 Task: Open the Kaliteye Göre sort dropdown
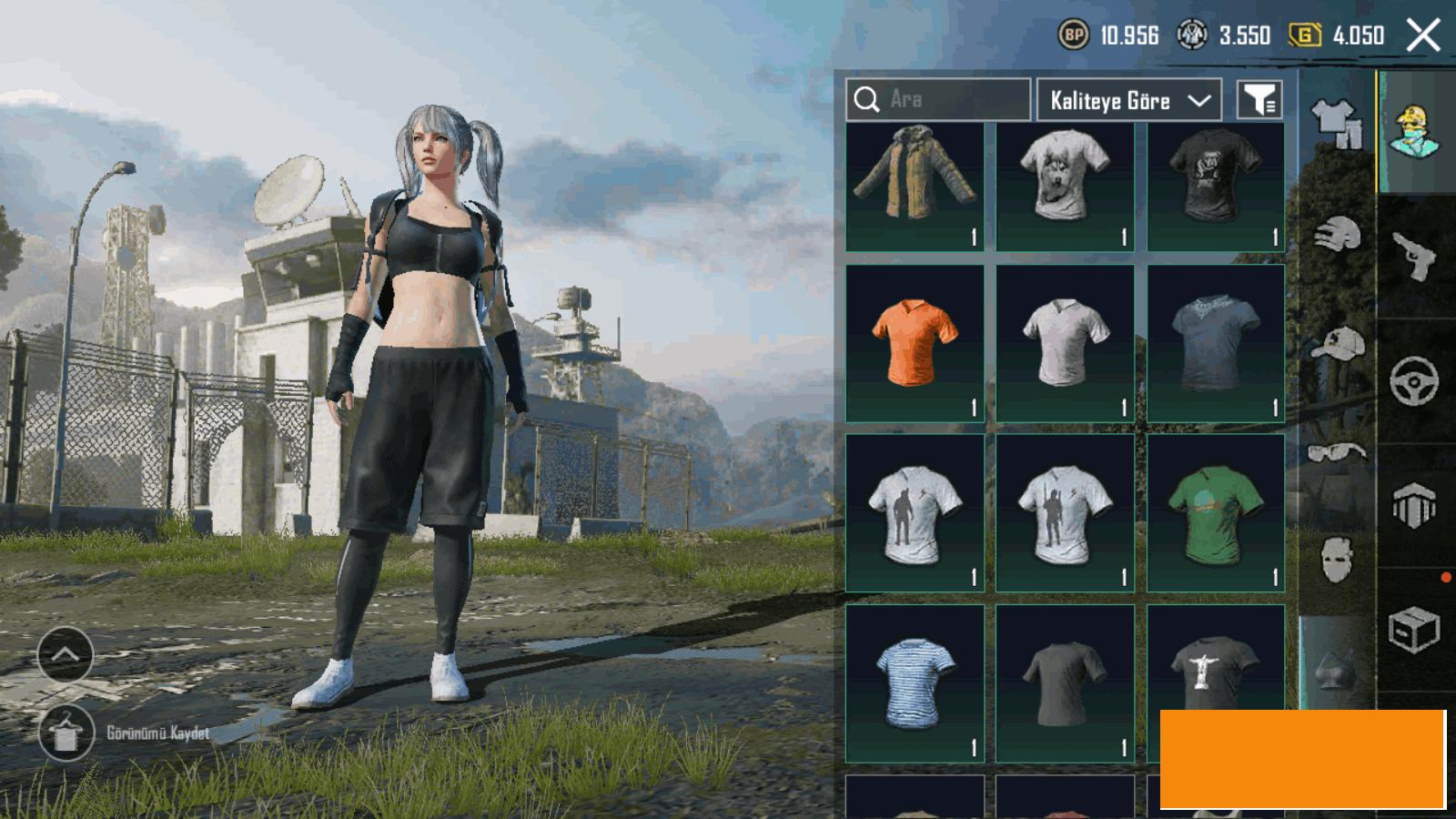point(1128,100)
